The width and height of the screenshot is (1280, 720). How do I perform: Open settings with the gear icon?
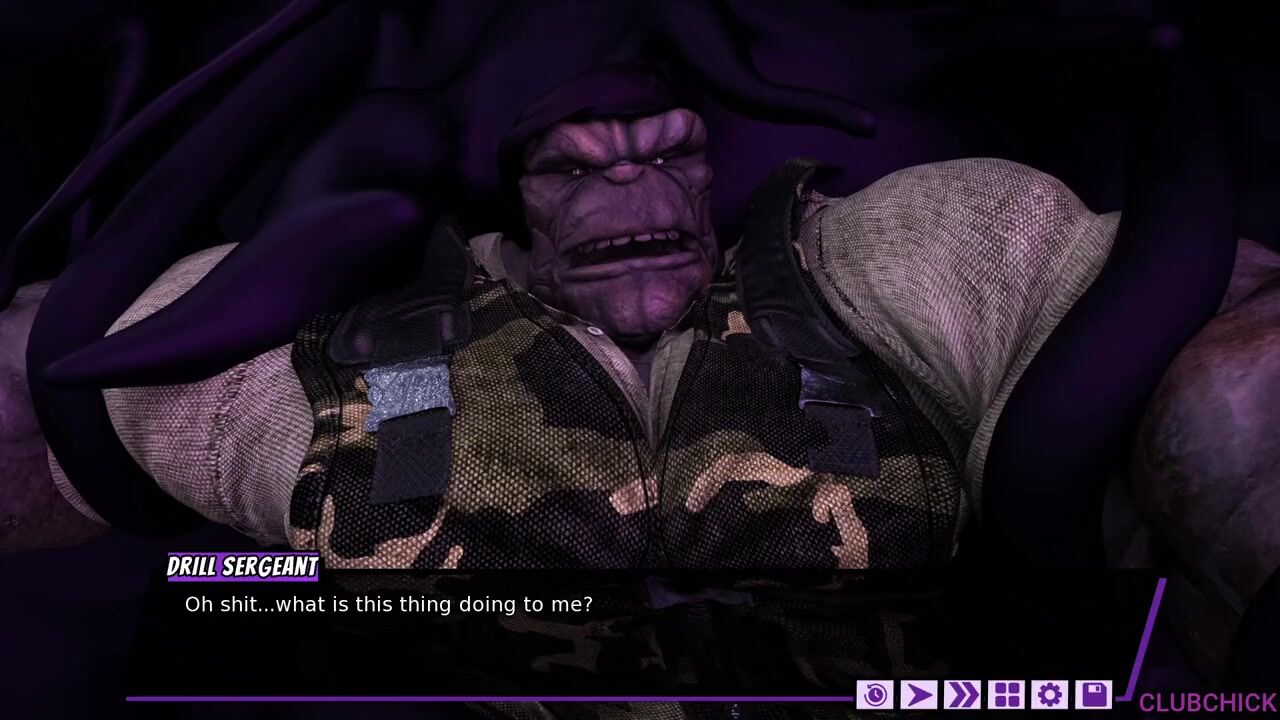coord(1050,694)
